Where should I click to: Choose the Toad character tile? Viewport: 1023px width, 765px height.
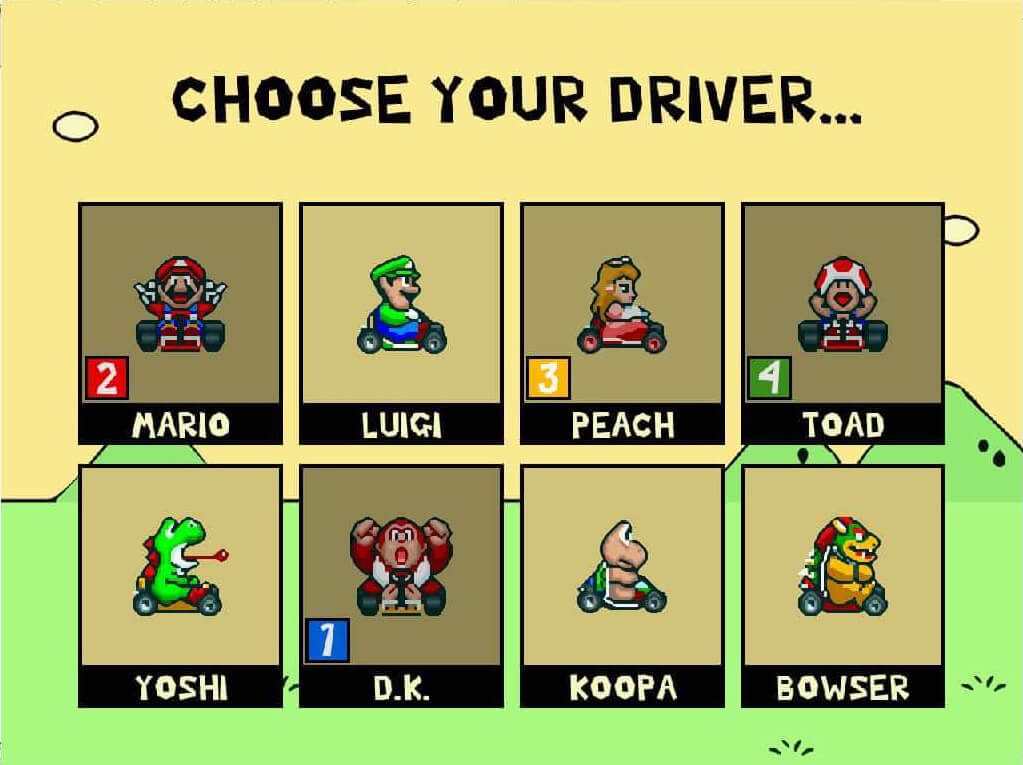843,322
